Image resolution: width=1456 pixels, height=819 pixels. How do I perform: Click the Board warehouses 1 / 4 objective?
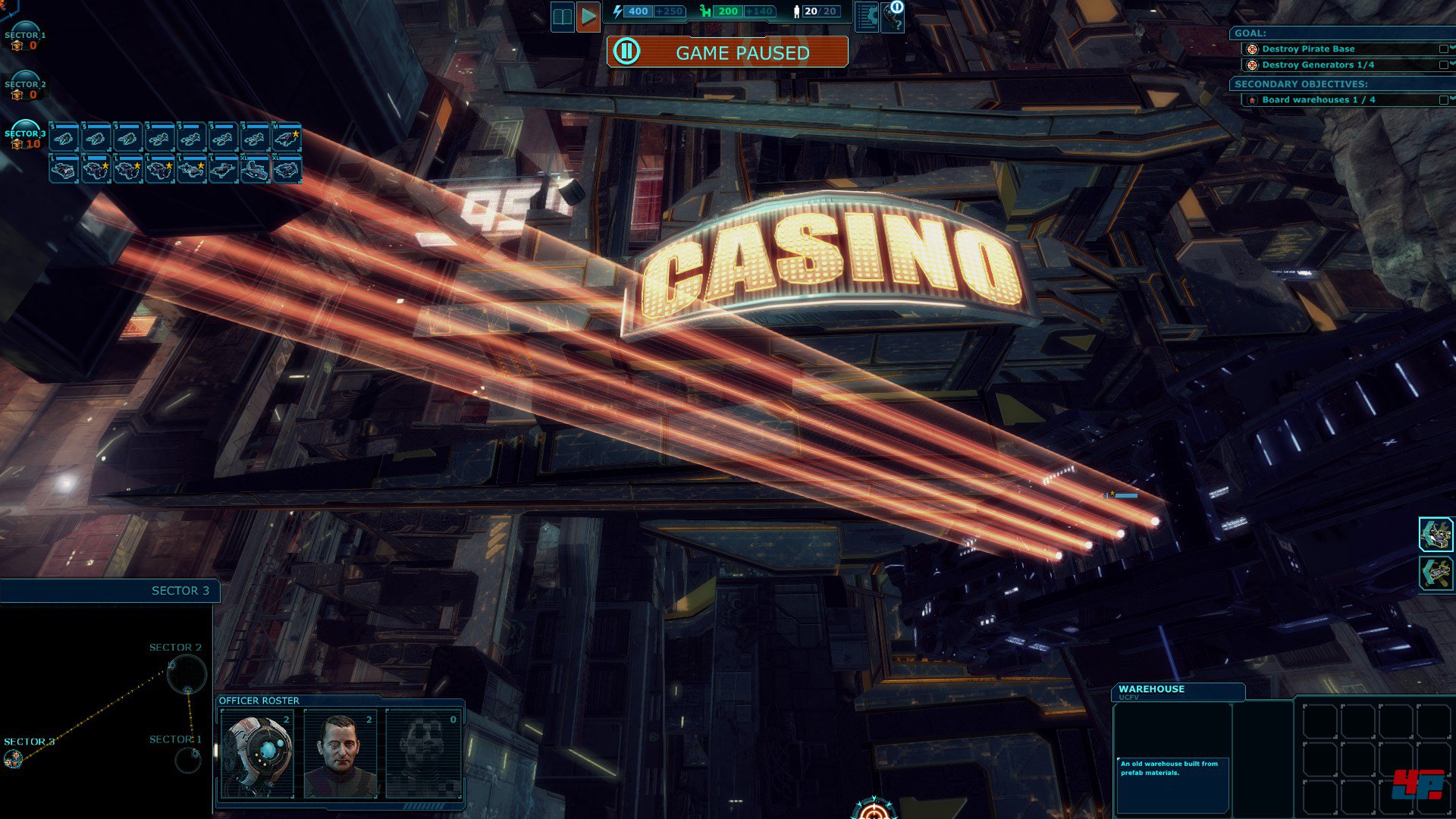[1318, 100]
